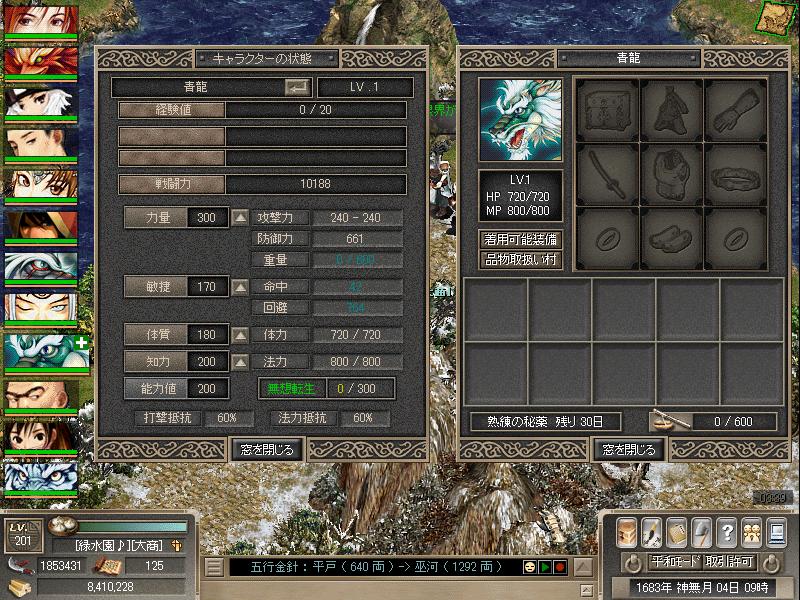Image resolution: width=800 pixels, height=600 pixels.
Task: Open the map scroll icon
Action: [x=775, y=16]
